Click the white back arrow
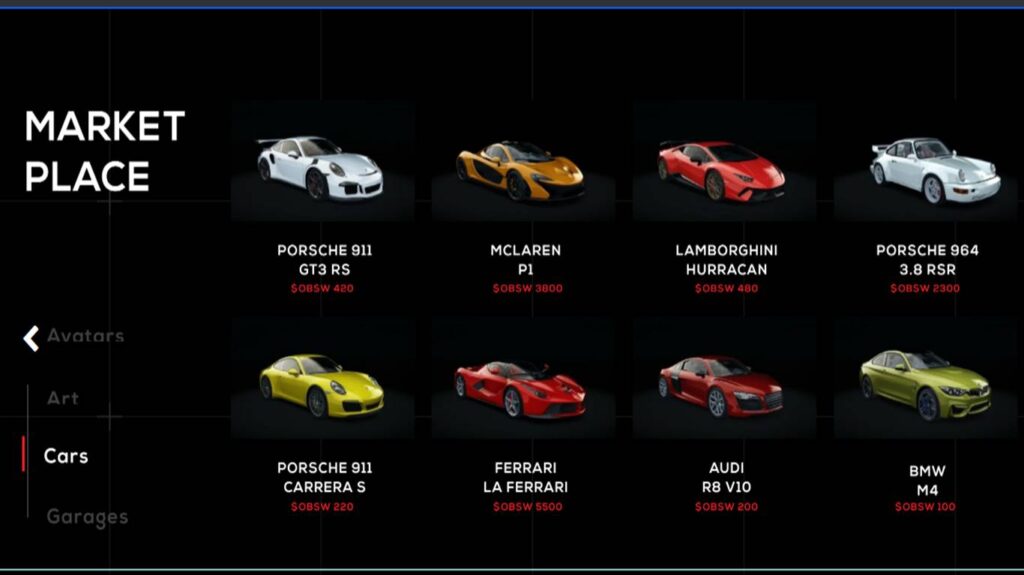This screenshot has width=1024, height=575. tap(31, 338)
